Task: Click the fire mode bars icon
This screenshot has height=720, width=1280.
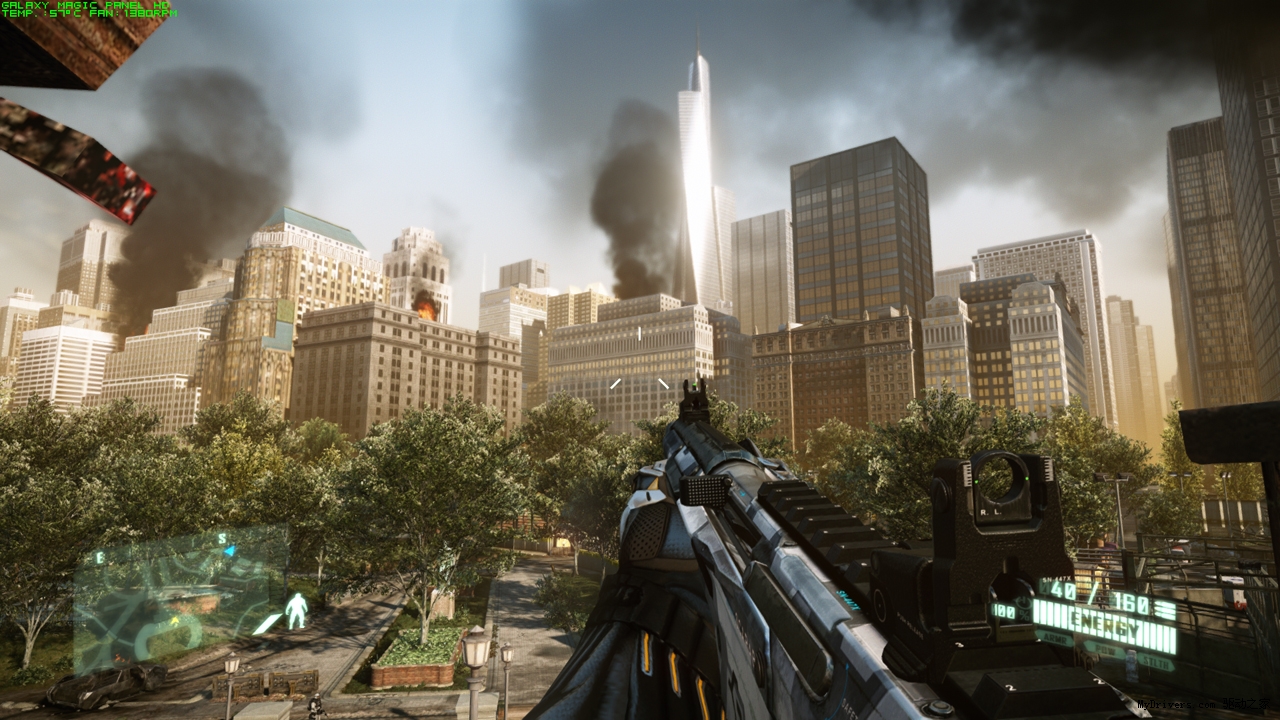Action: coord(1165,609)
